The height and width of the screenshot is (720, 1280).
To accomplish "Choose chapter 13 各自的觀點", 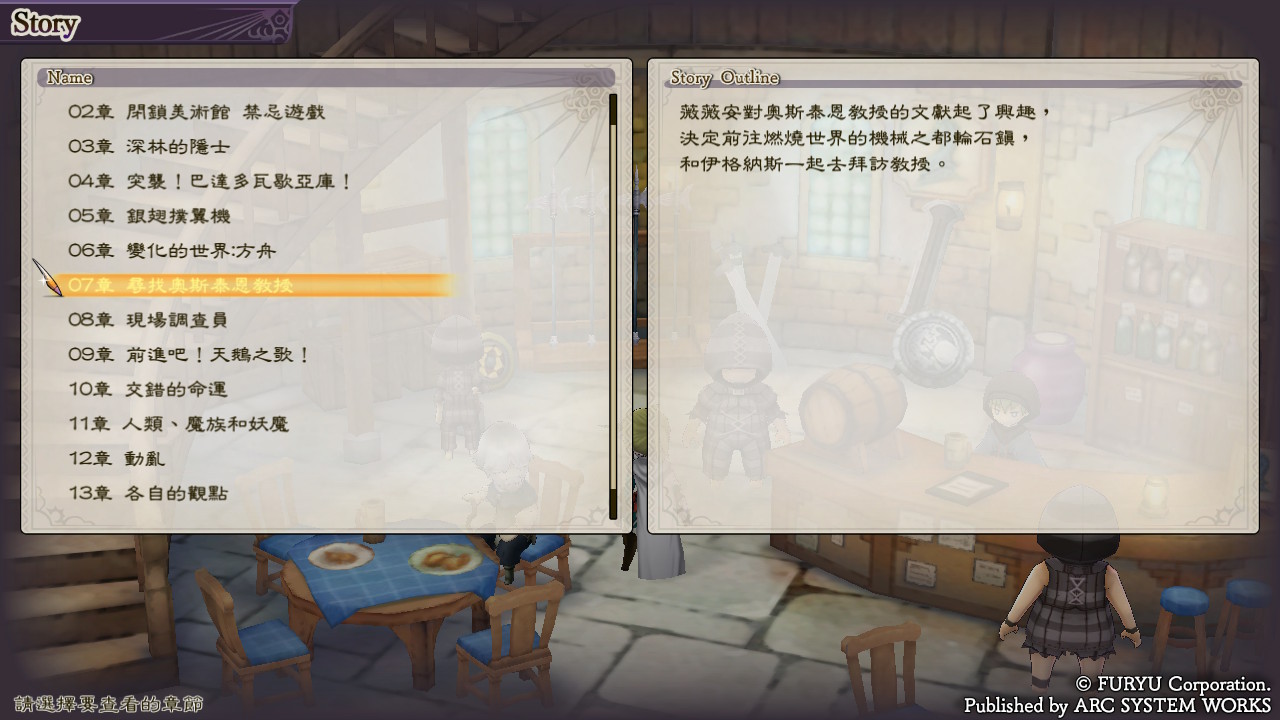I will (147, 493).
